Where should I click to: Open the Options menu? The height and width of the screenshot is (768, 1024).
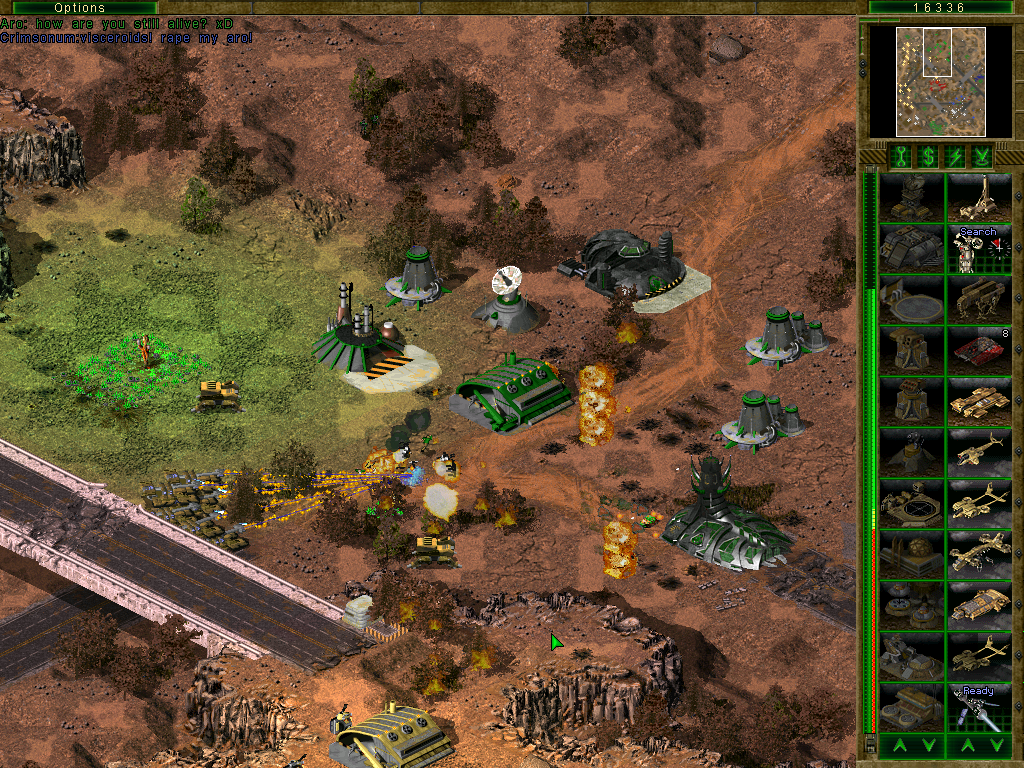(79, 8)
